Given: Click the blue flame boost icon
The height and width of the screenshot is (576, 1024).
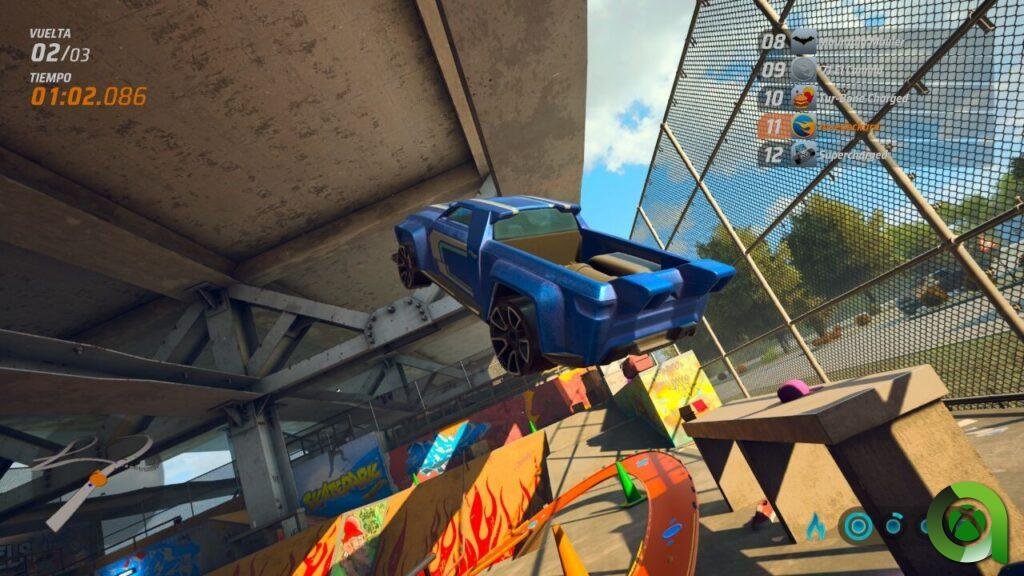Looking at the screenshot, I should pos(816,525).
